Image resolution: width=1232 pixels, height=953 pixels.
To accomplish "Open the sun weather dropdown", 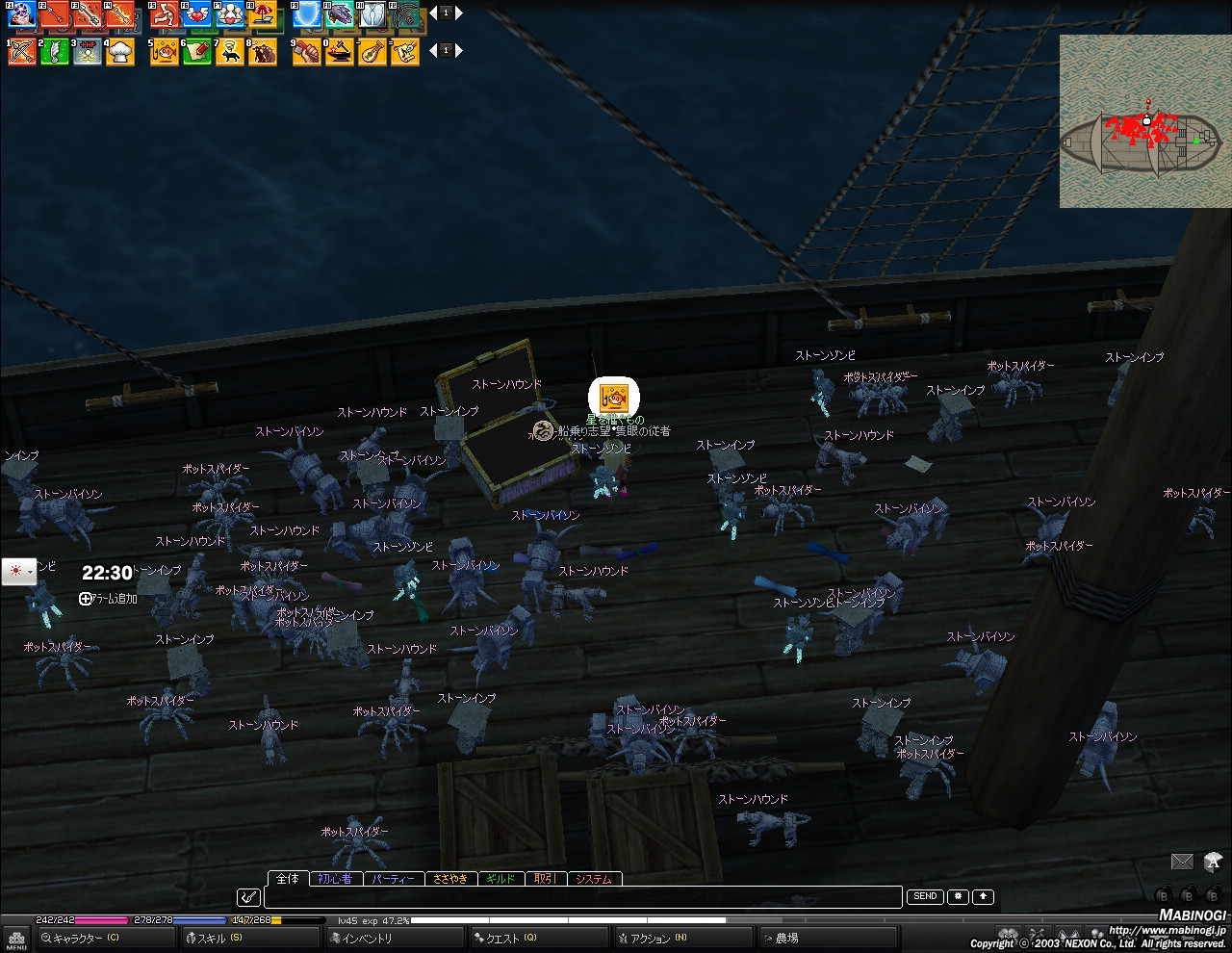I will [19, 571].
